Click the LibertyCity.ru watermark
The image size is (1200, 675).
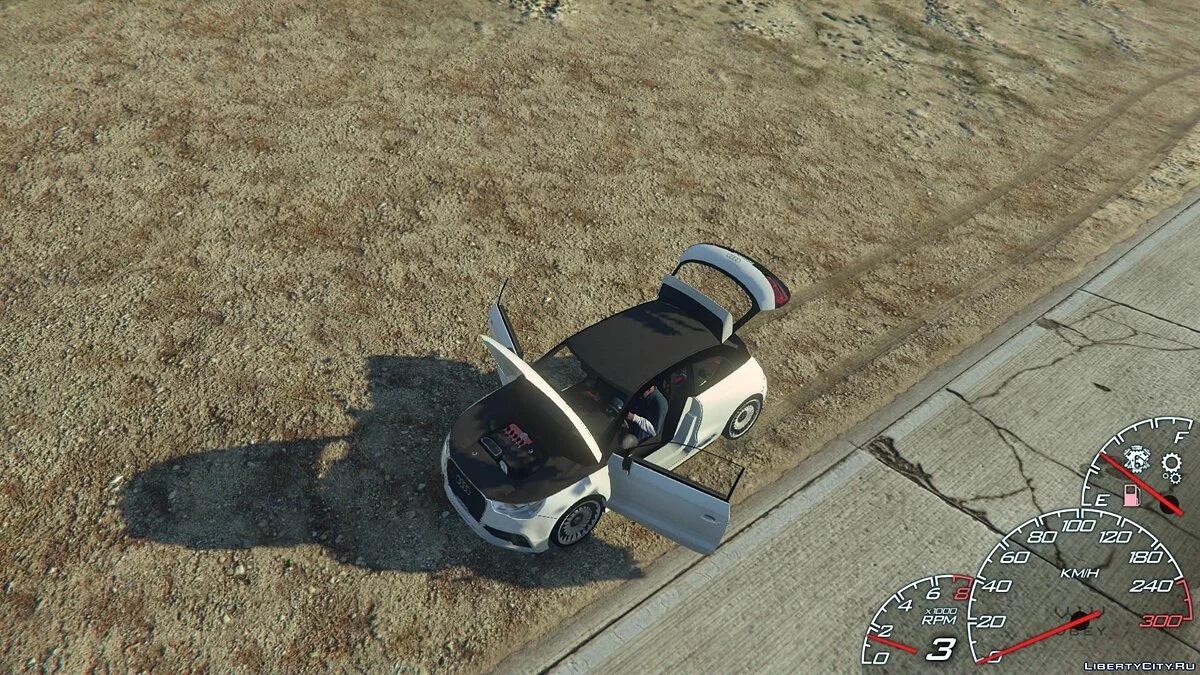pos(1140,663)
